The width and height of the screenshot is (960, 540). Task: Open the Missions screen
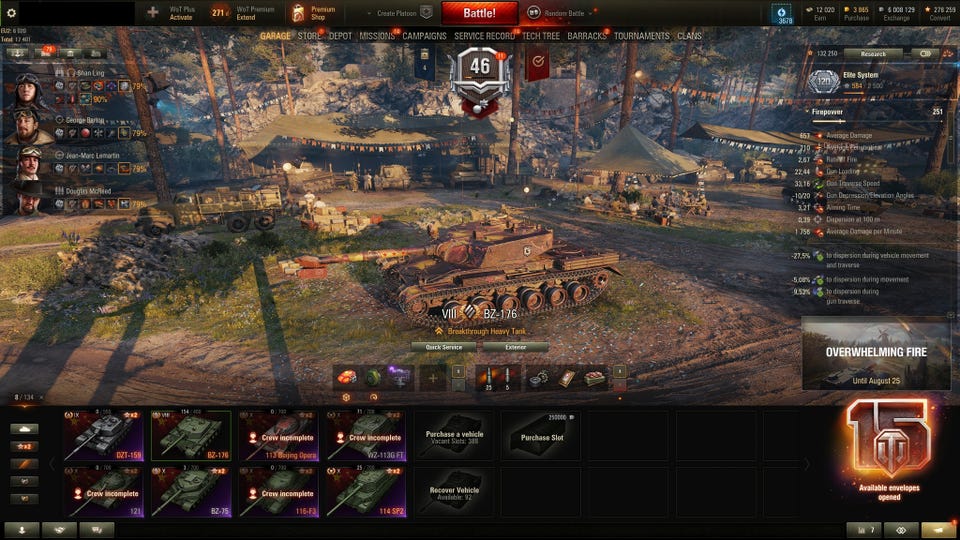[x=377, y=36]
